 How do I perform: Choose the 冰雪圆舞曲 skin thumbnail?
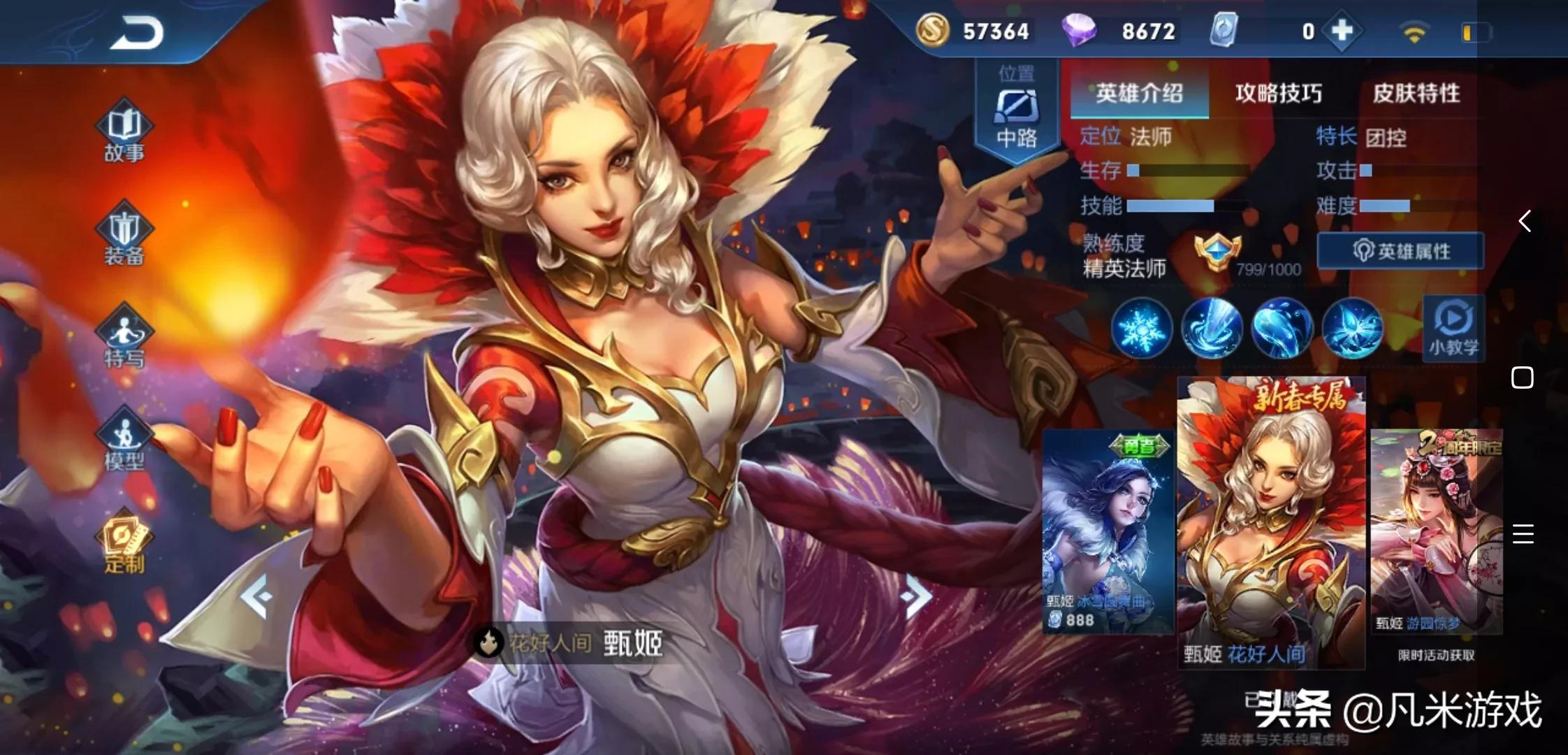(x=1108, y=532)
